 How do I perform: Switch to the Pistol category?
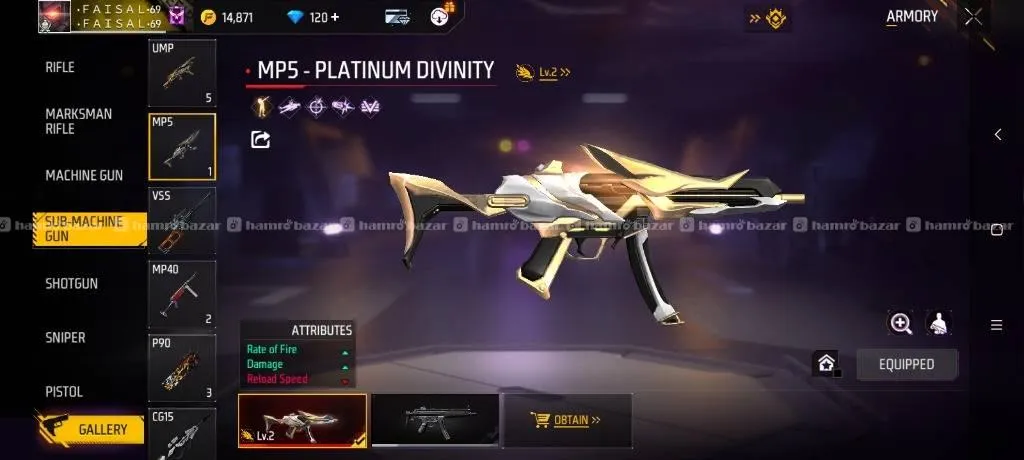coord(64,391)
